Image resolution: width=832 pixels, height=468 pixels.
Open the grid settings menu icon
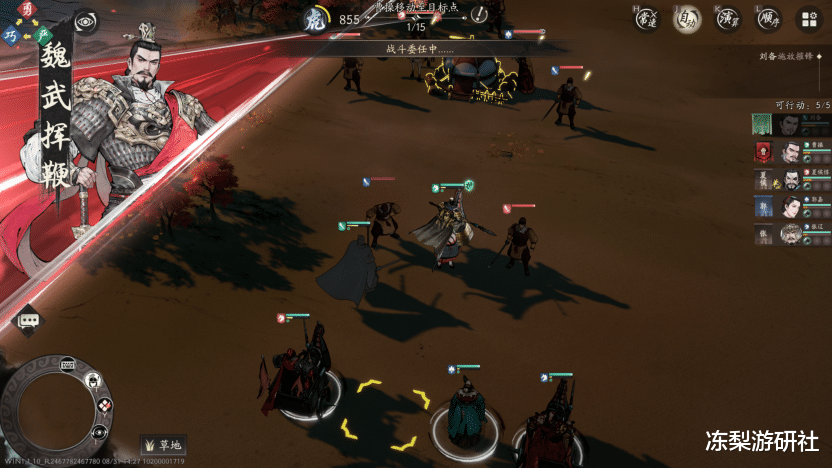pos(808,19)
